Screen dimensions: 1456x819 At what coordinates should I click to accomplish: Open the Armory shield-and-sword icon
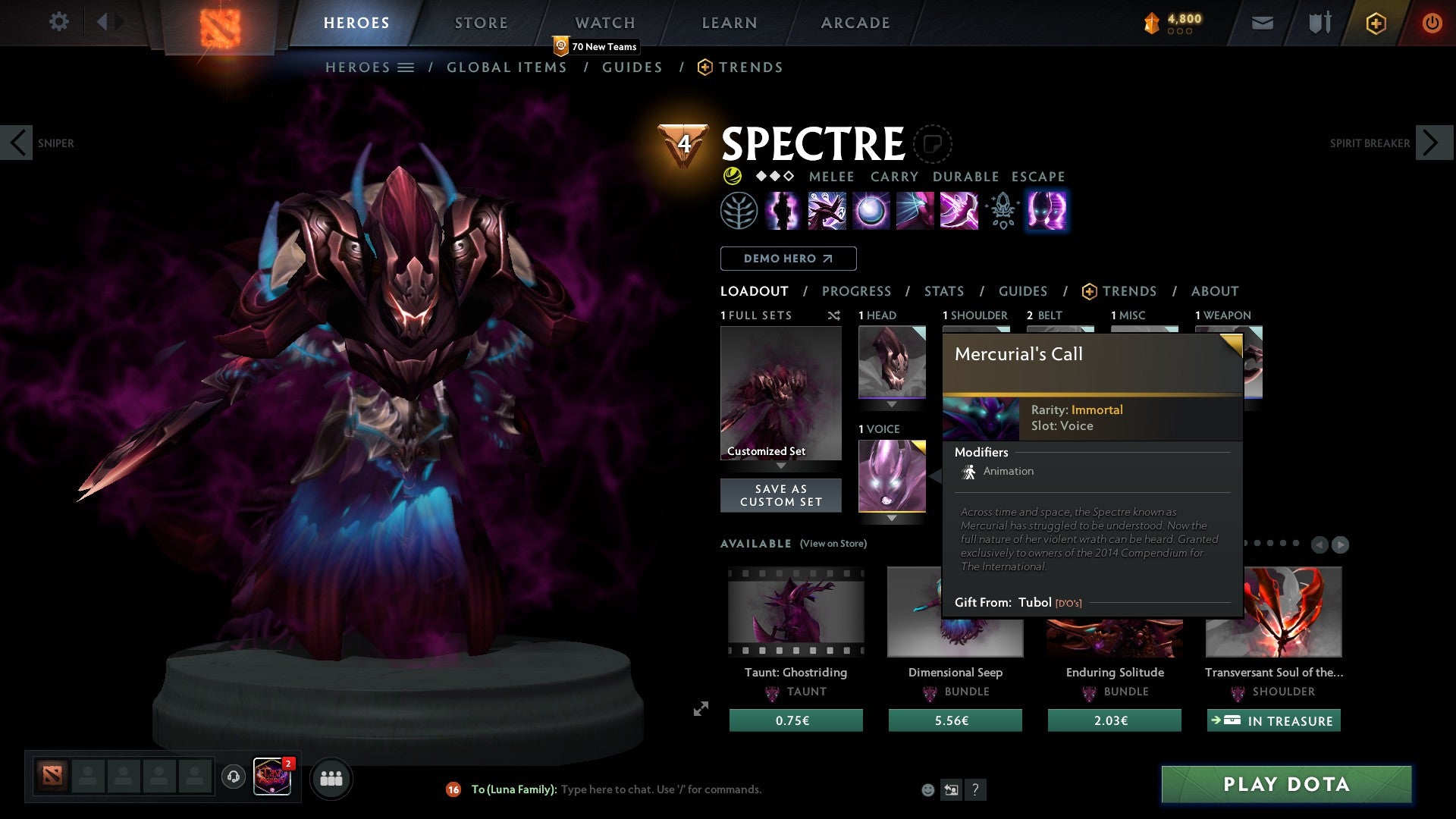pyautogui.click(x=1318, y=23)
